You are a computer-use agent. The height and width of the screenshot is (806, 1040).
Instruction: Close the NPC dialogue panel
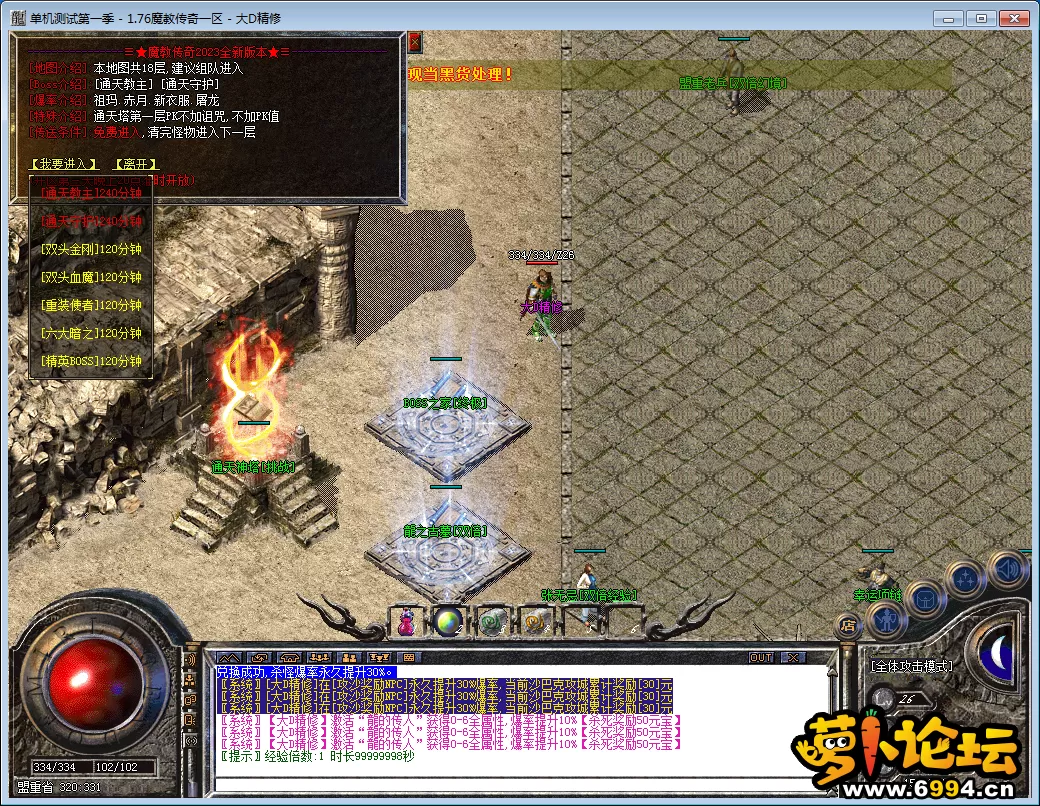point(415,42)
